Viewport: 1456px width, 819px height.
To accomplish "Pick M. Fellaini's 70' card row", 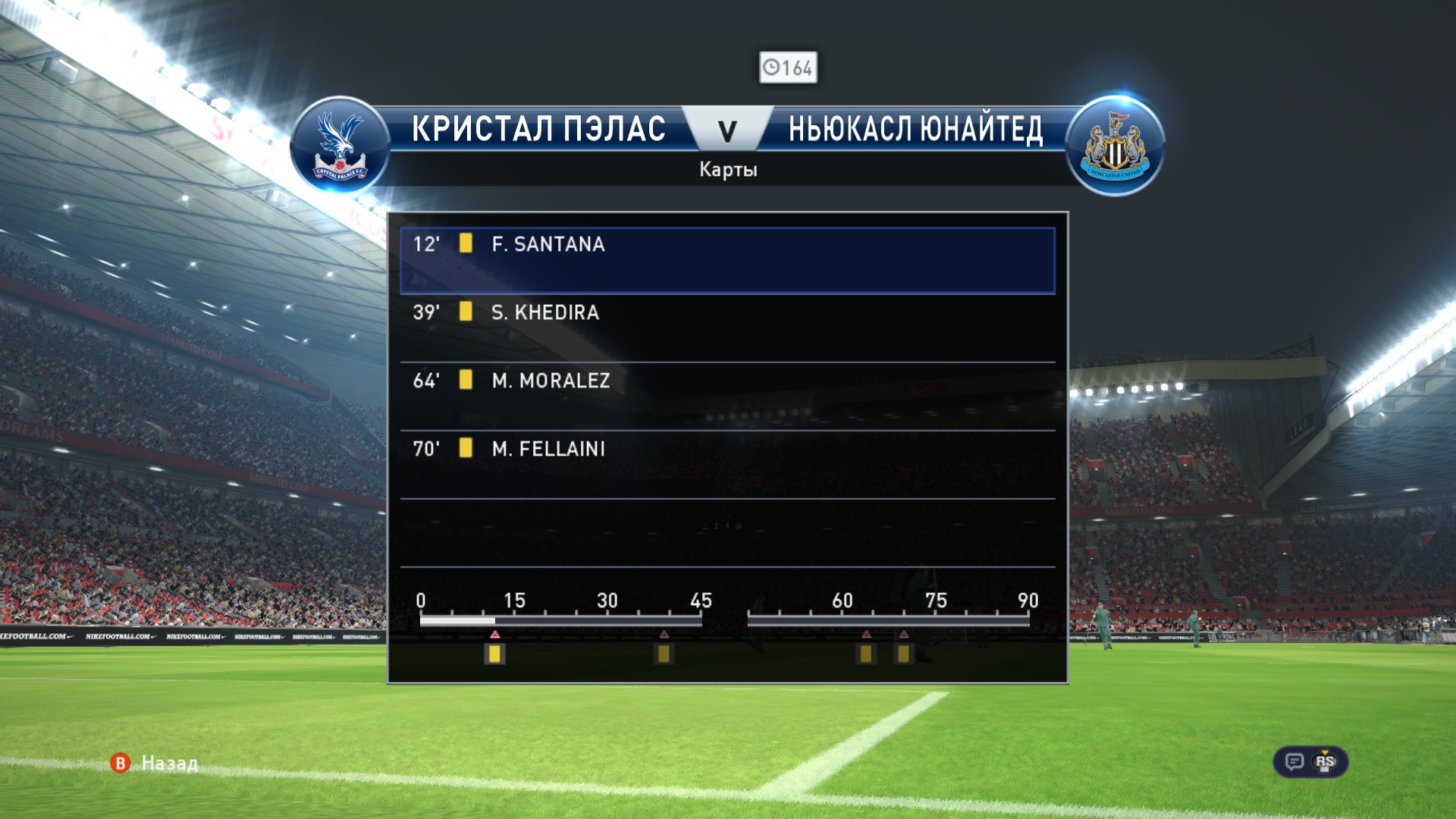I will [x=726, y=464].
